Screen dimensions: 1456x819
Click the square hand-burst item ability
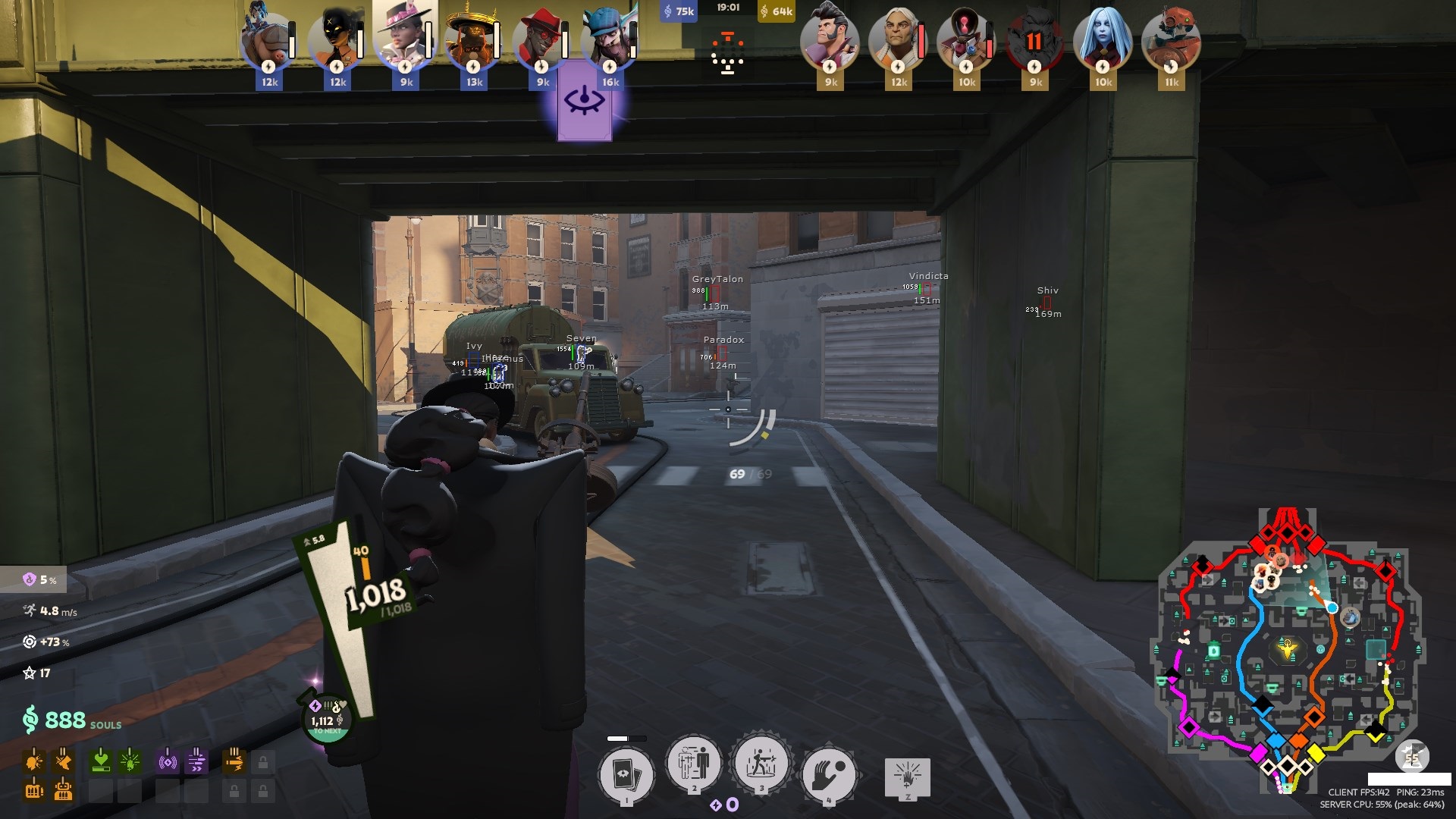[x=908, y=777]
